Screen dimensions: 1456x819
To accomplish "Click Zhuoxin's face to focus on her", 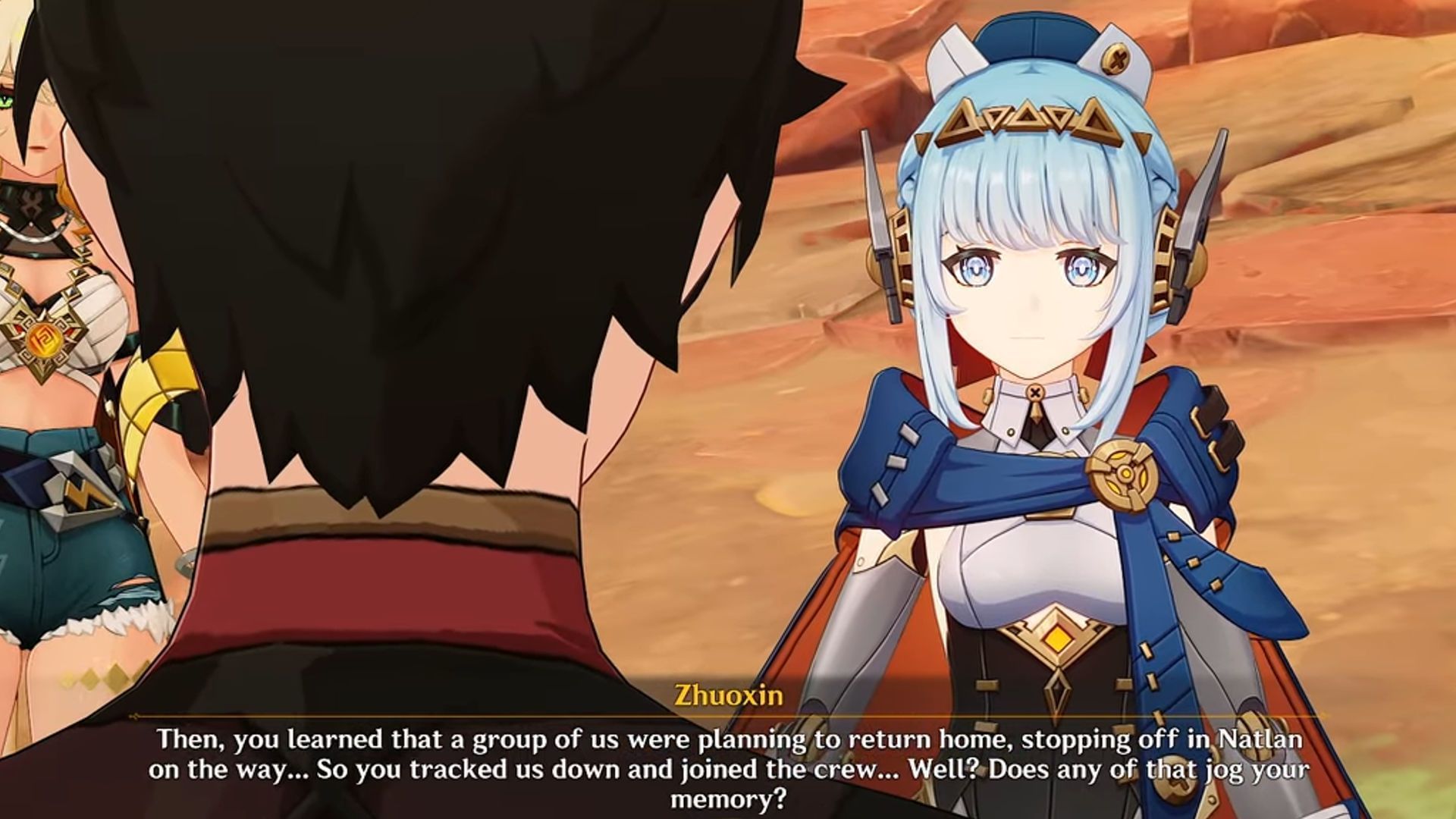I will tap(1031, 296).
